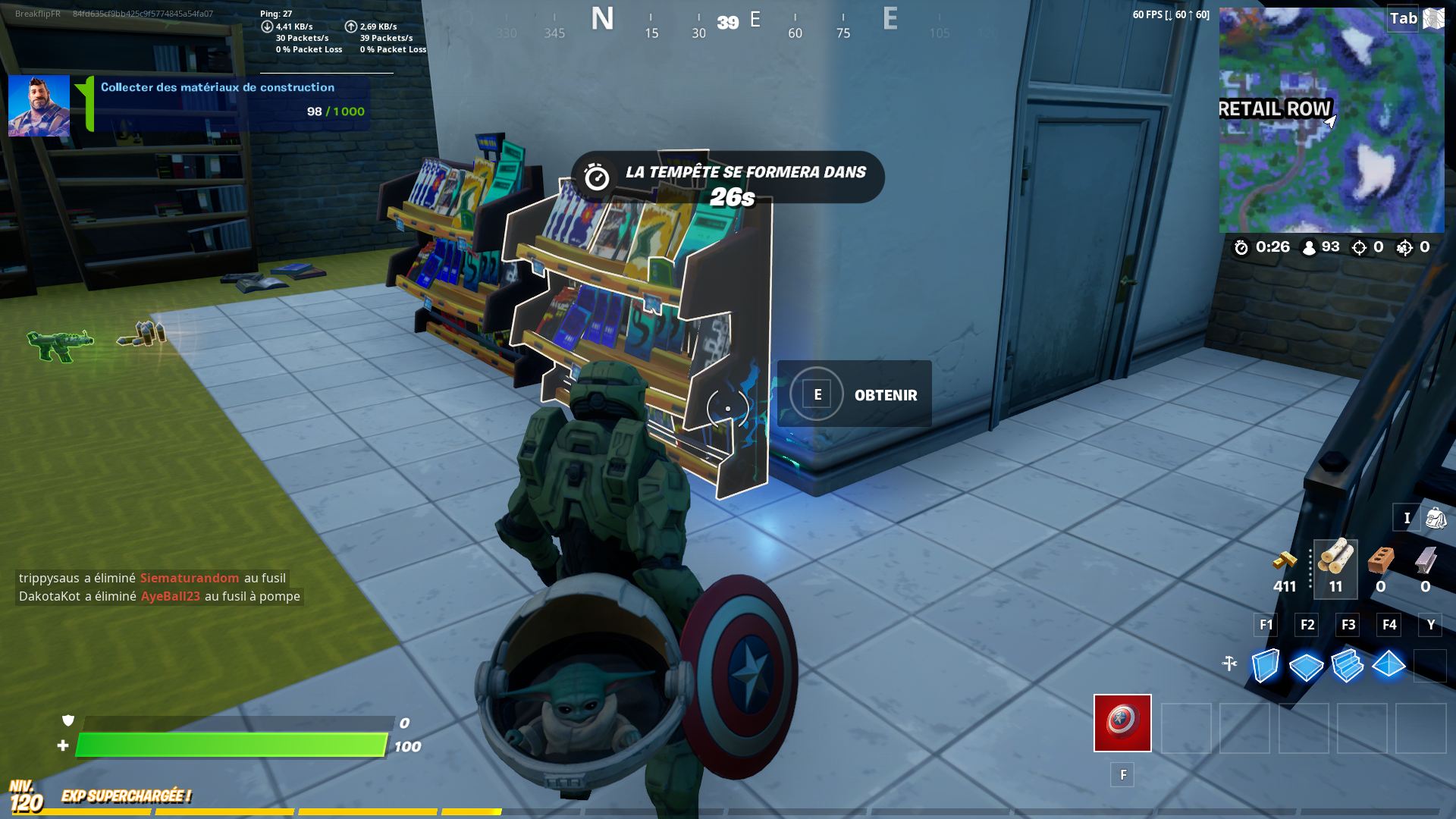Click the F1 slot label
This screenshot has height=819, width=1456.
pyautogui.click(x=1265, y=625)
